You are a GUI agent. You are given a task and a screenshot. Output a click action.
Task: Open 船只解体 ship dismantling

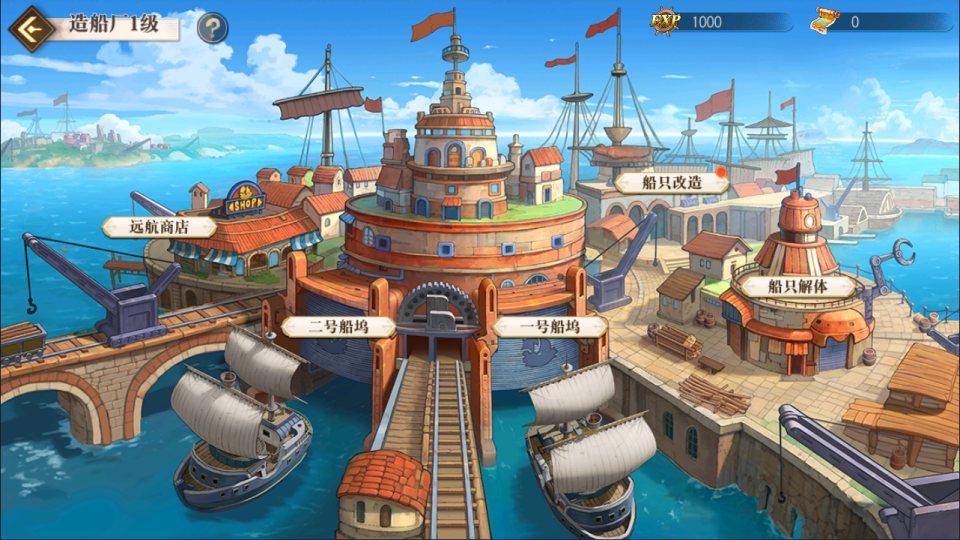tap(797, 286)
